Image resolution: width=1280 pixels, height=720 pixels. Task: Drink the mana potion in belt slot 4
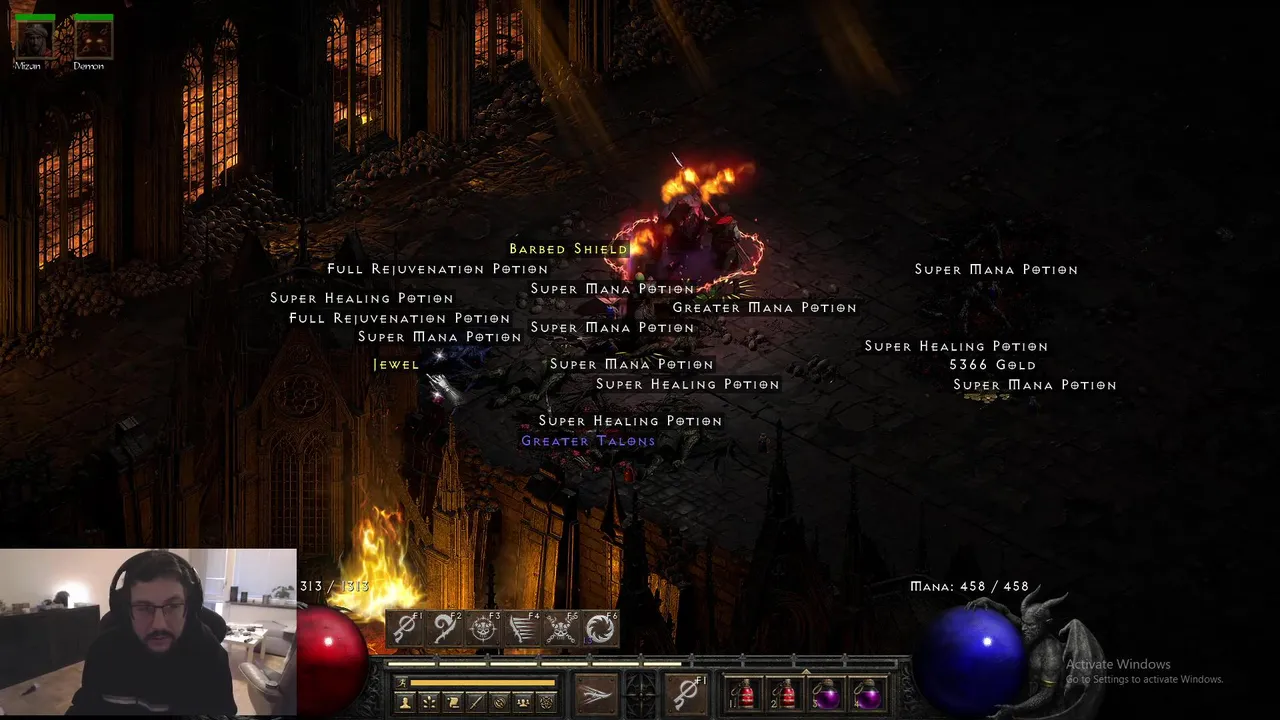(866, 693)
